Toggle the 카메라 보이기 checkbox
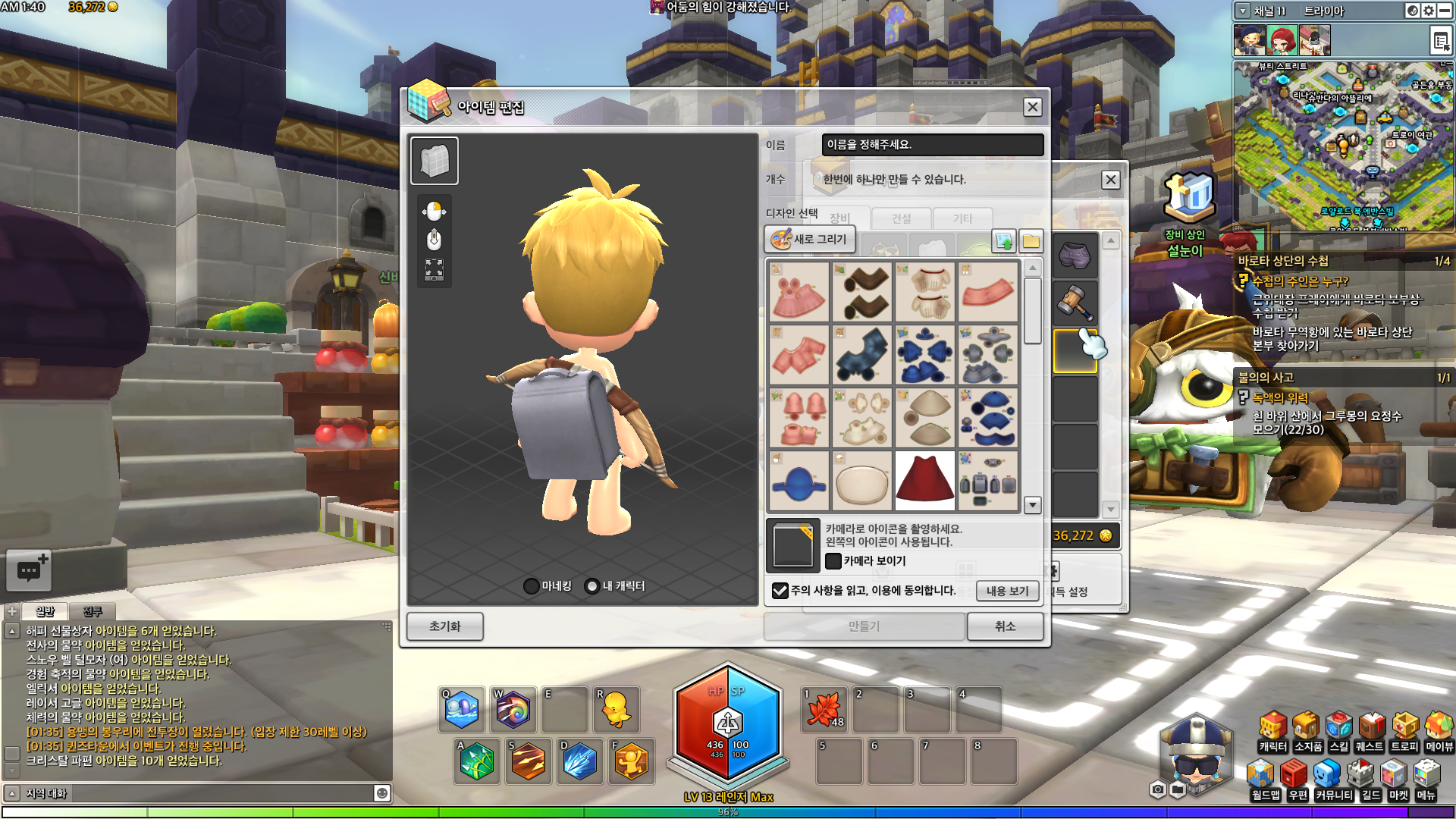The image size is (1456, 819). coord(833,561)
